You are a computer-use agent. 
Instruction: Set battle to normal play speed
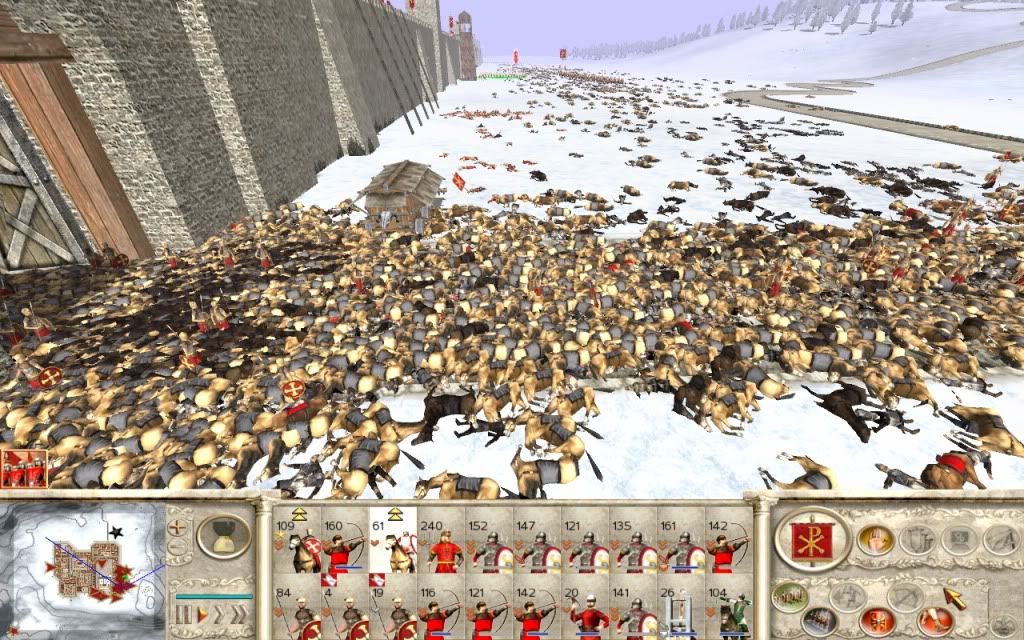[x=203, y=612]
